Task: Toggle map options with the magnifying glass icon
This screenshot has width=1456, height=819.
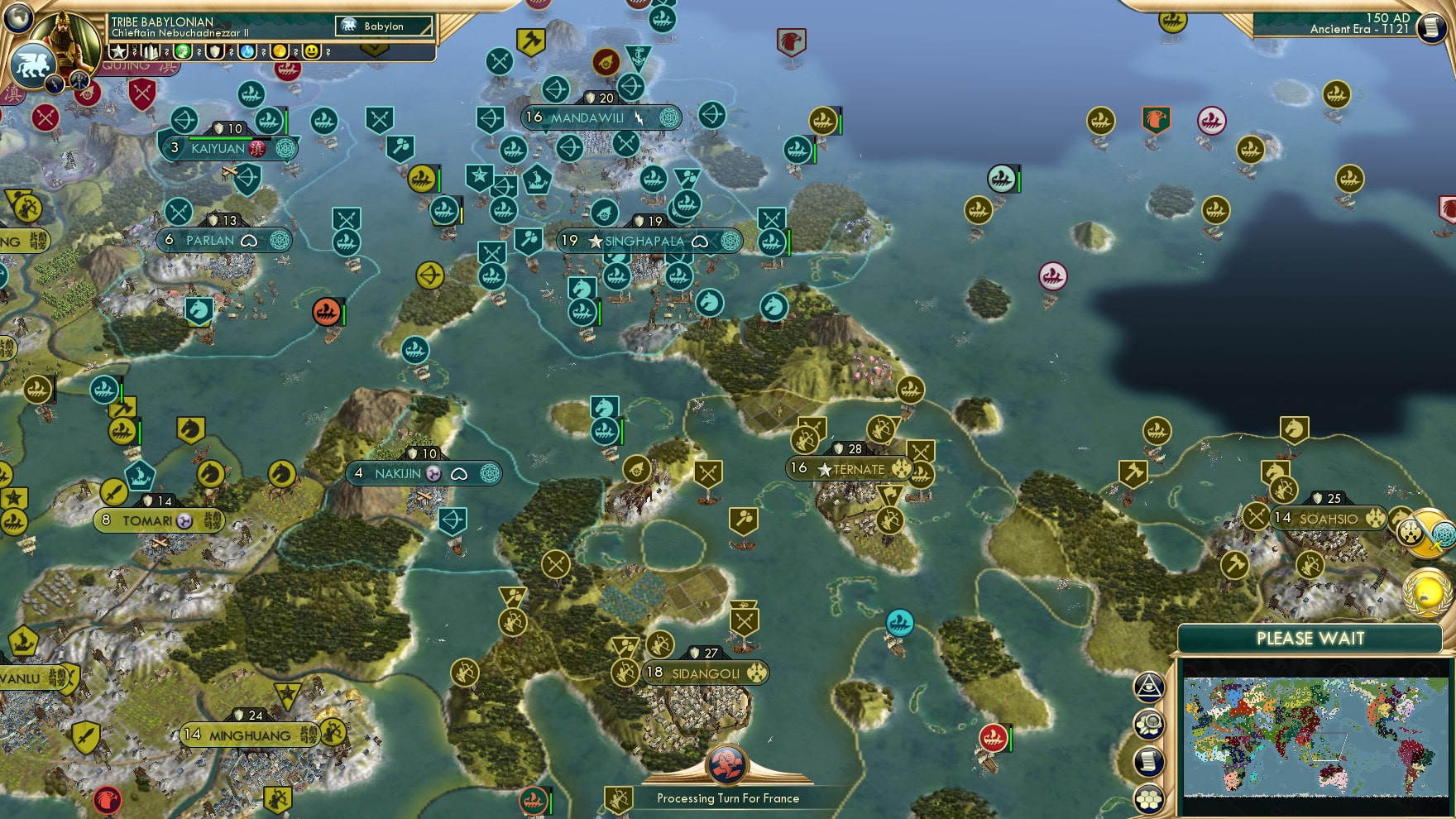Action: click(1147, 725)
